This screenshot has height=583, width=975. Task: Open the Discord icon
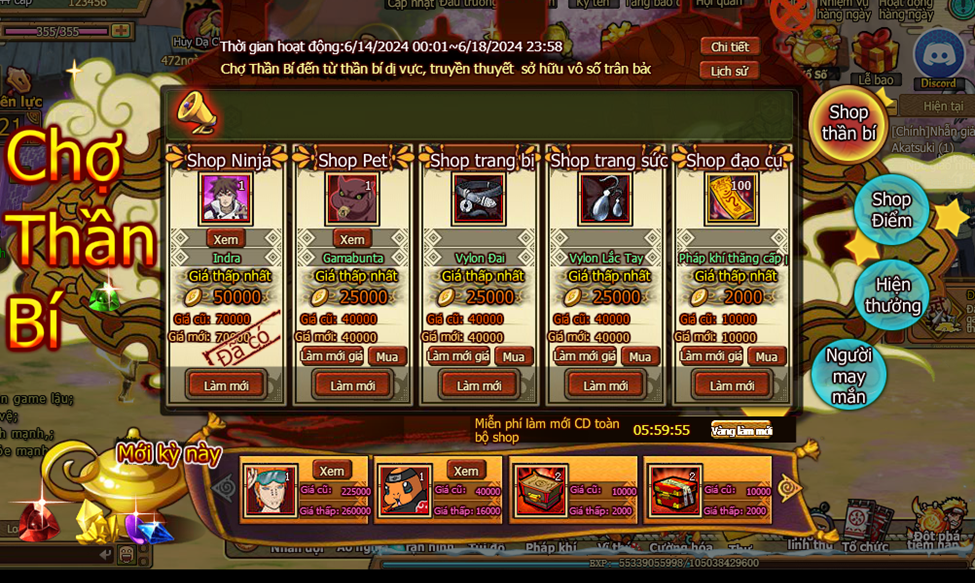tap(938, 57)
